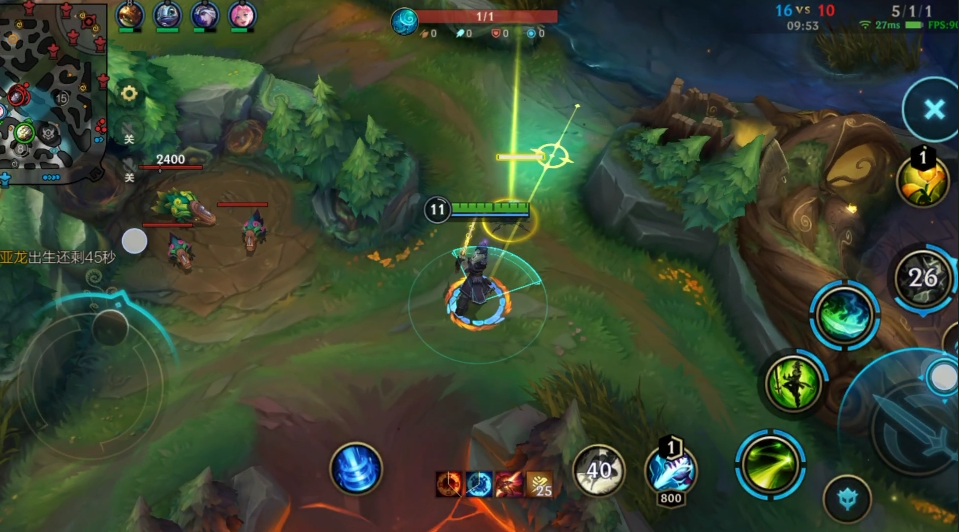The height and width of the screenshot is (532, 959).
Task: Cast the green silhouette figure ability
Action: (x=794, y=382)
